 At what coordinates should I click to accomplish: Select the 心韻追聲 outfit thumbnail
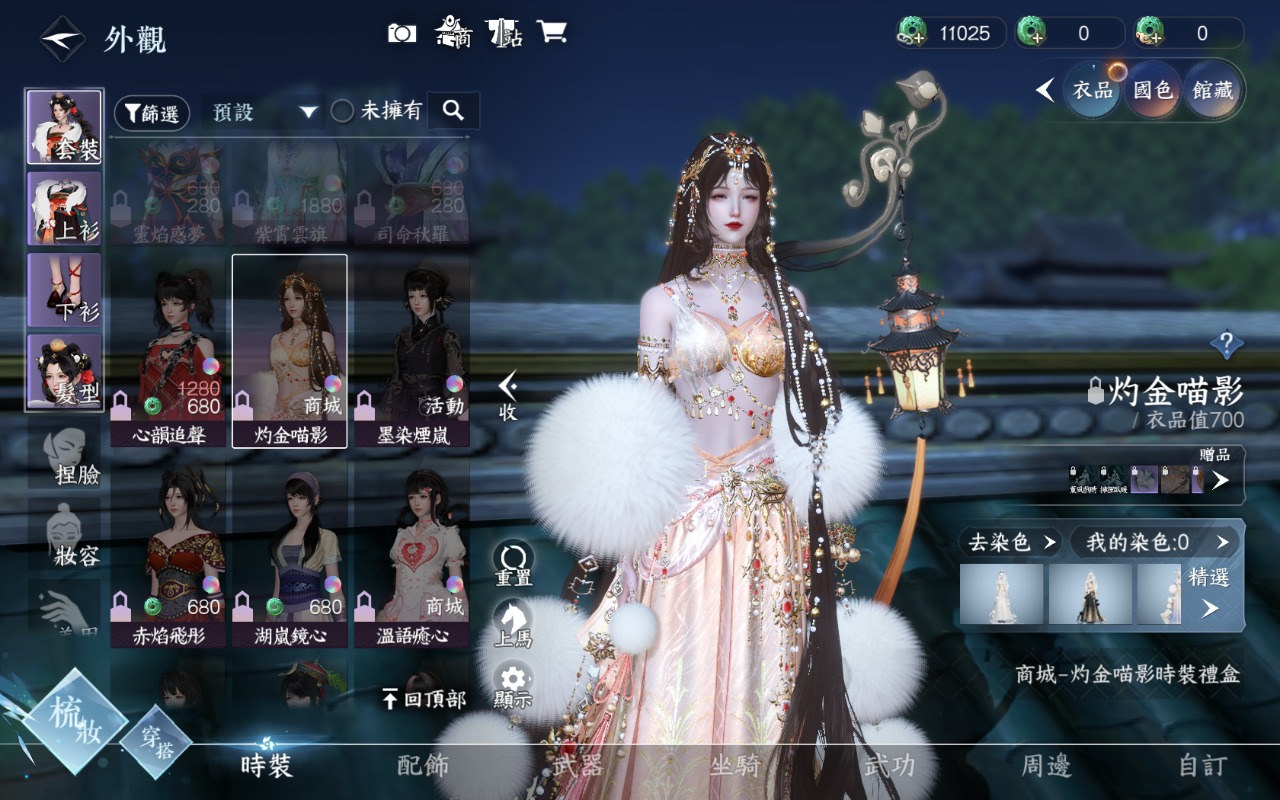pos(168,350)
